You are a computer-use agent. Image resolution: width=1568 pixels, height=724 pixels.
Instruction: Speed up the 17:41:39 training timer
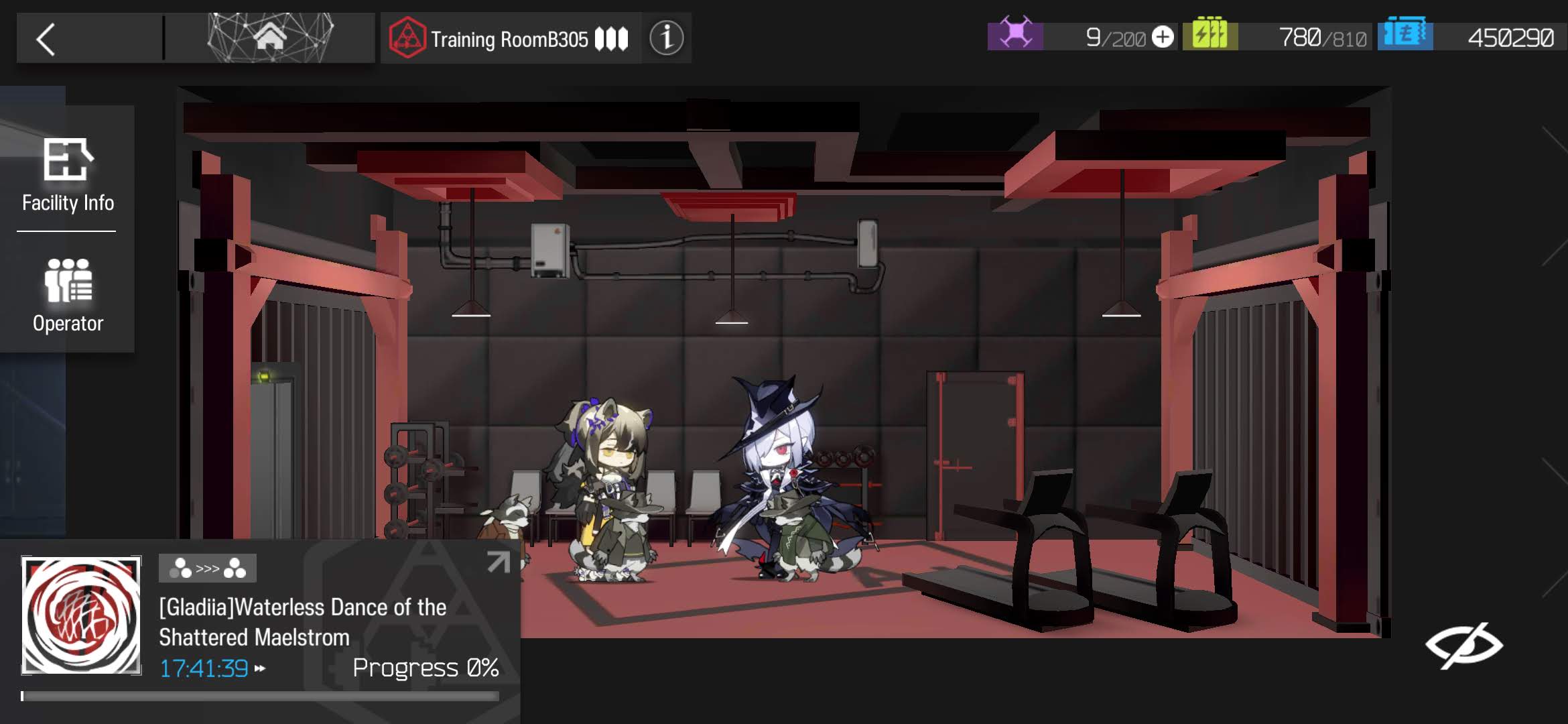[x=260, y=668]
